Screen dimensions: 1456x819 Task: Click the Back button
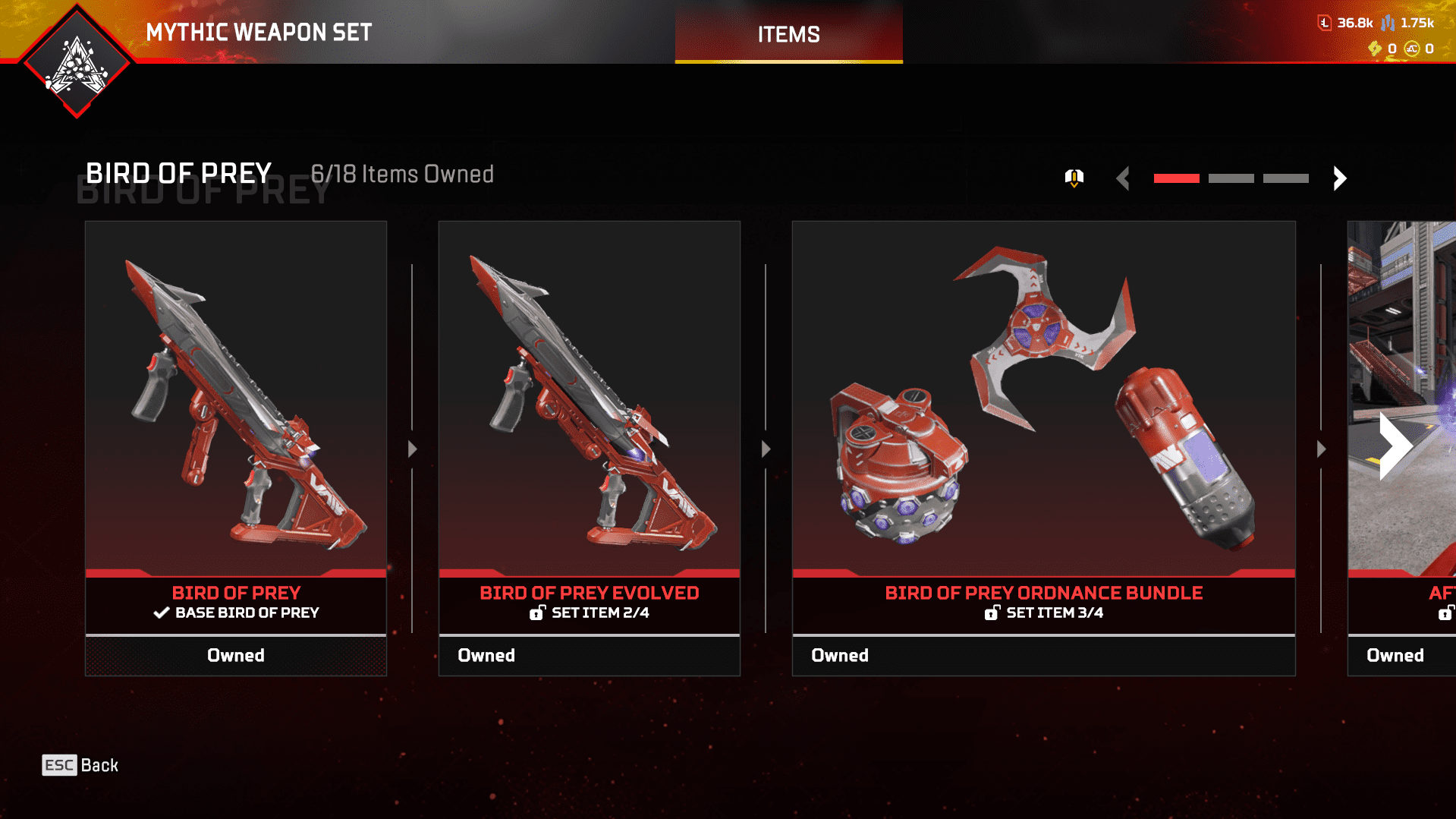[x=80, y=765]
